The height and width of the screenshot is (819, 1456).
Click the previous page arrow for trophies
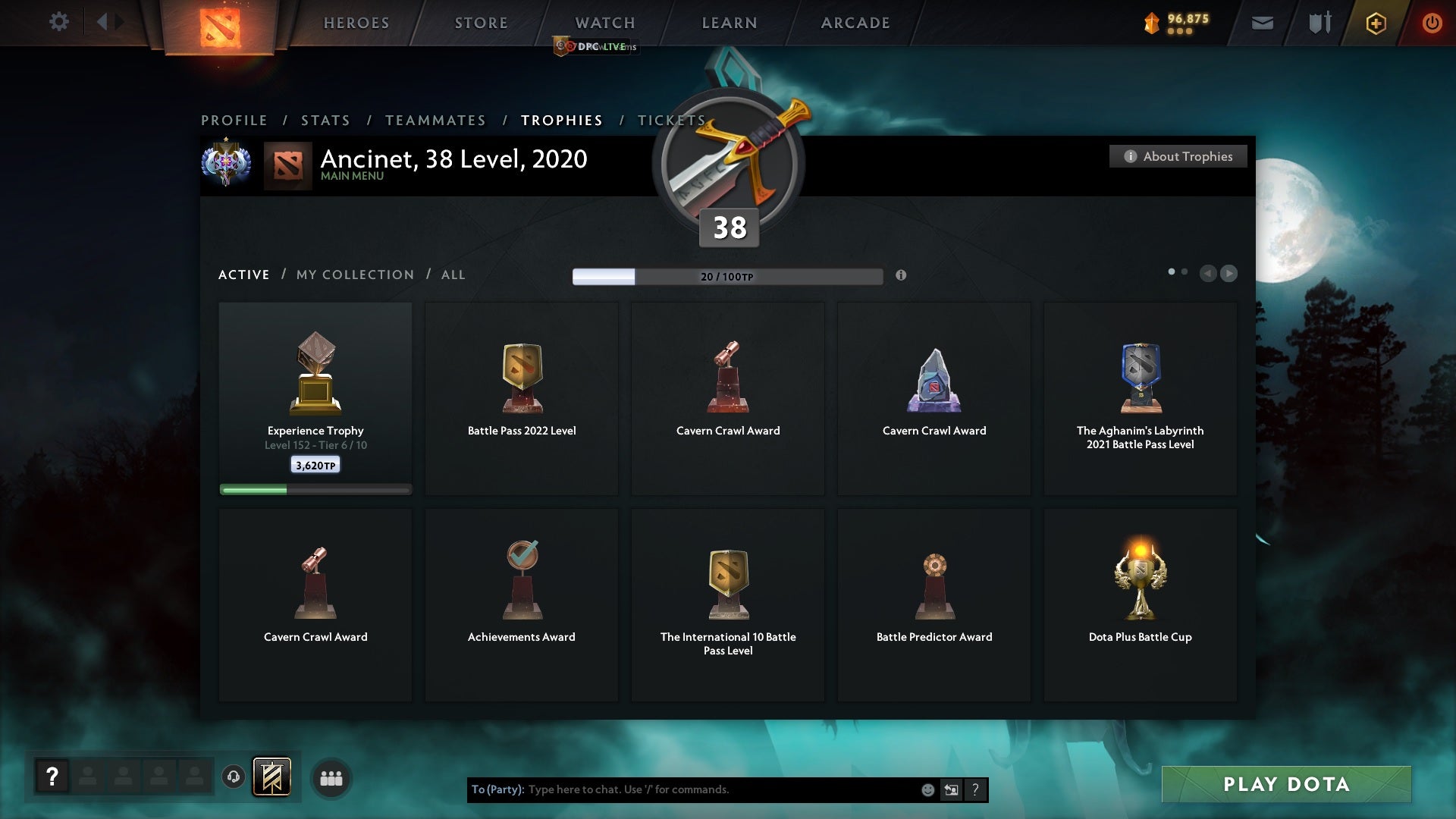coord(1209,274)
